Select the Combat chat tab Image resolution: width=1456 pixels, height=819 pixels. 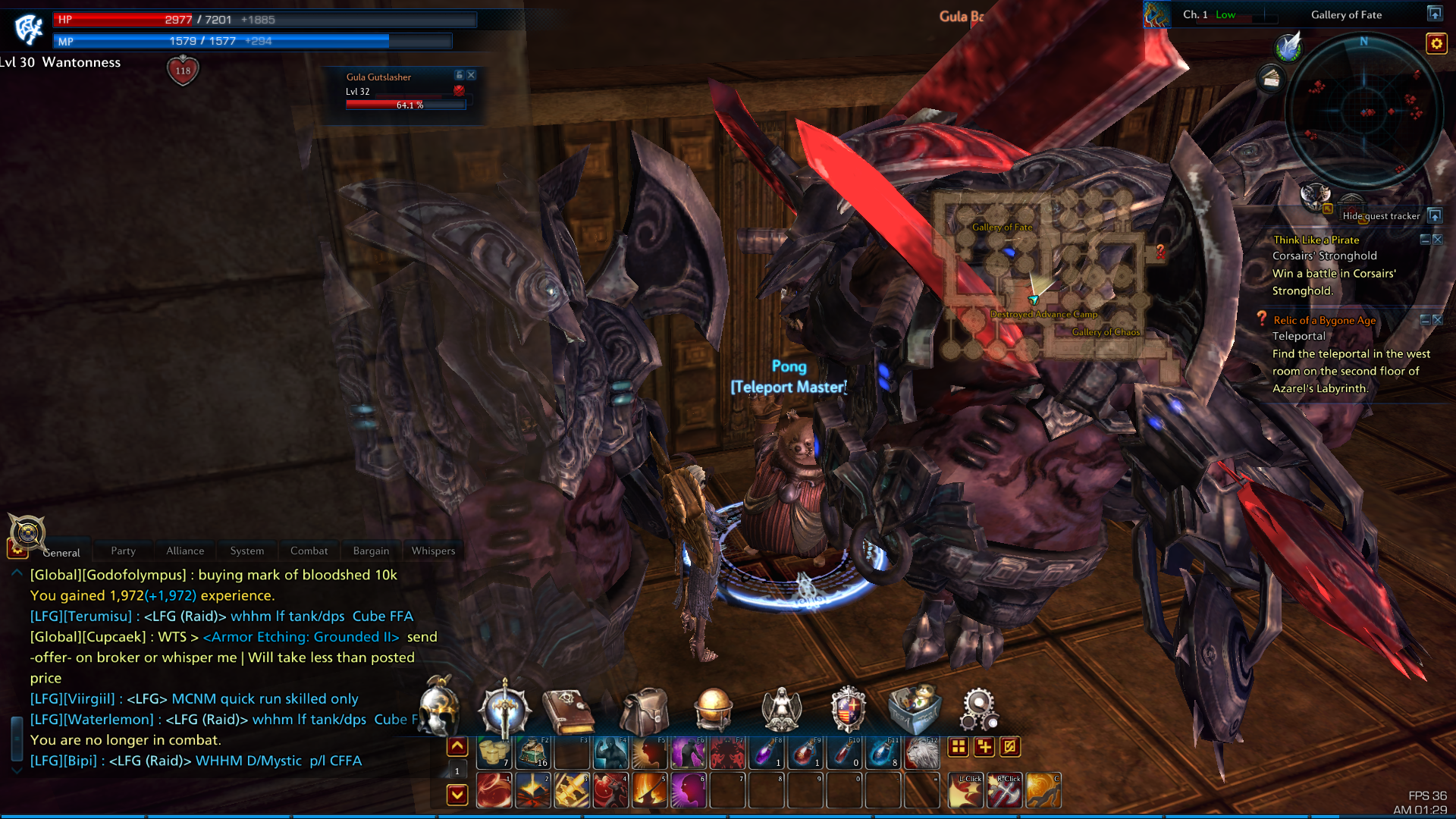tap(309, 551)
